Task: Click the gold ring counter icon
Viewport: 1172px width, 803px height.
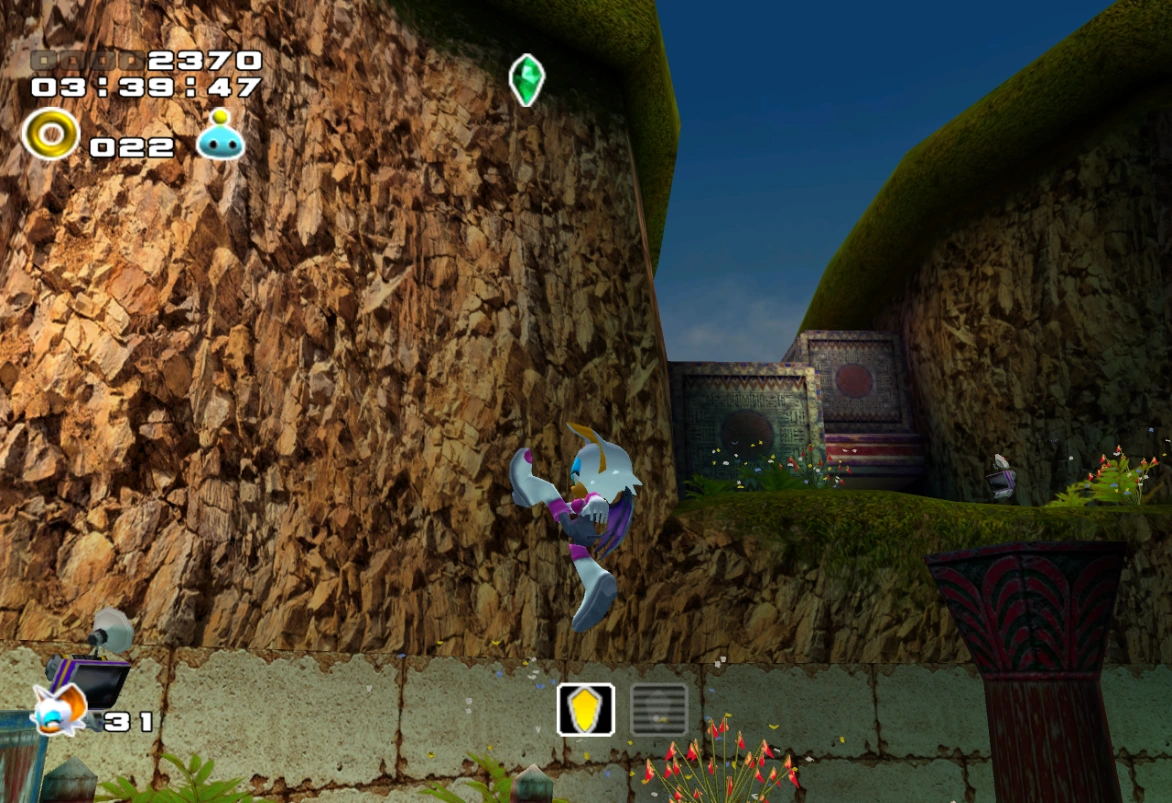Action: 50,134
